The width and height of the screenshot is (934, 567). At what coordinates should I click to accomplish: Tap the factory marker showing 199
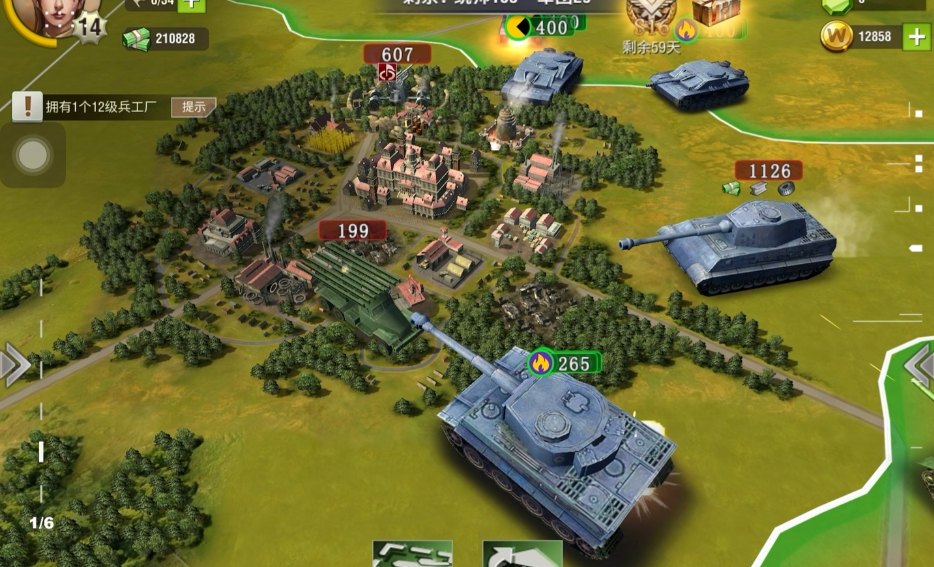click(x=353, y=231)
